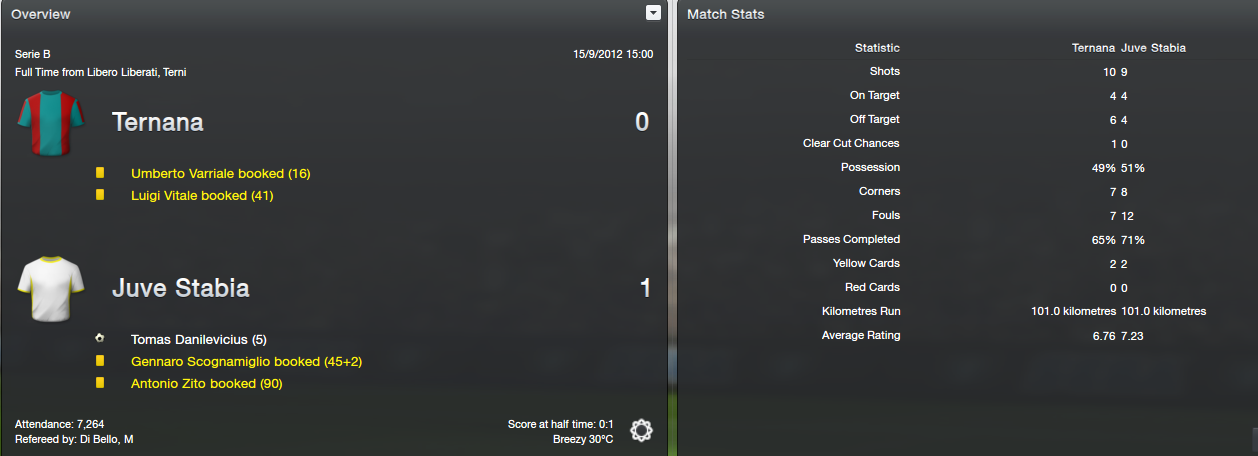Select the Ternana column header in Match Stats

pos(1093,48)
